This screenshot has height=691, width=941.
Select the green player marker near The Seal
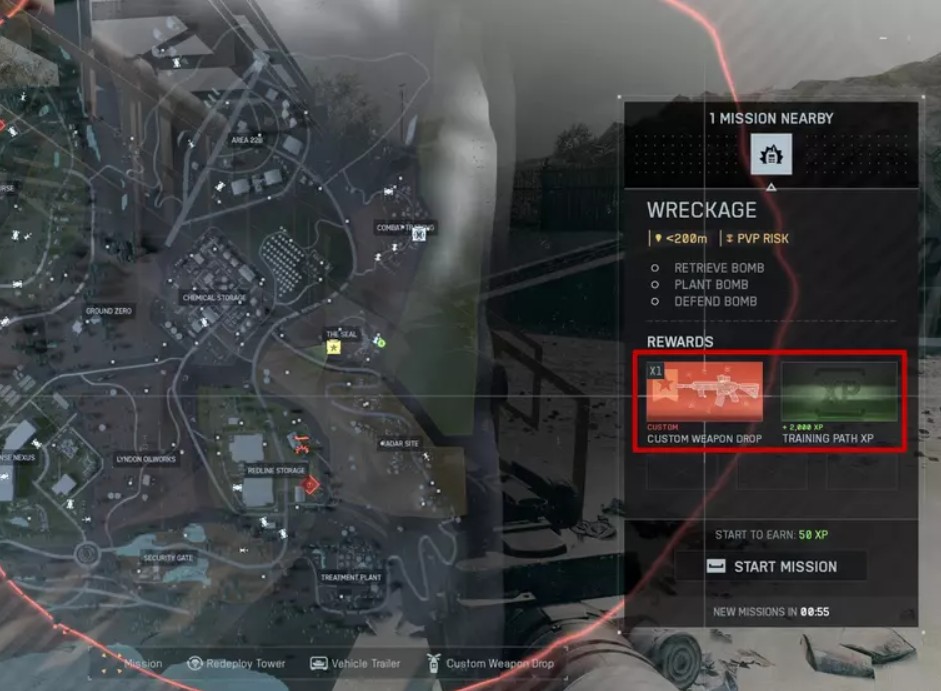(x=380, y=342)
